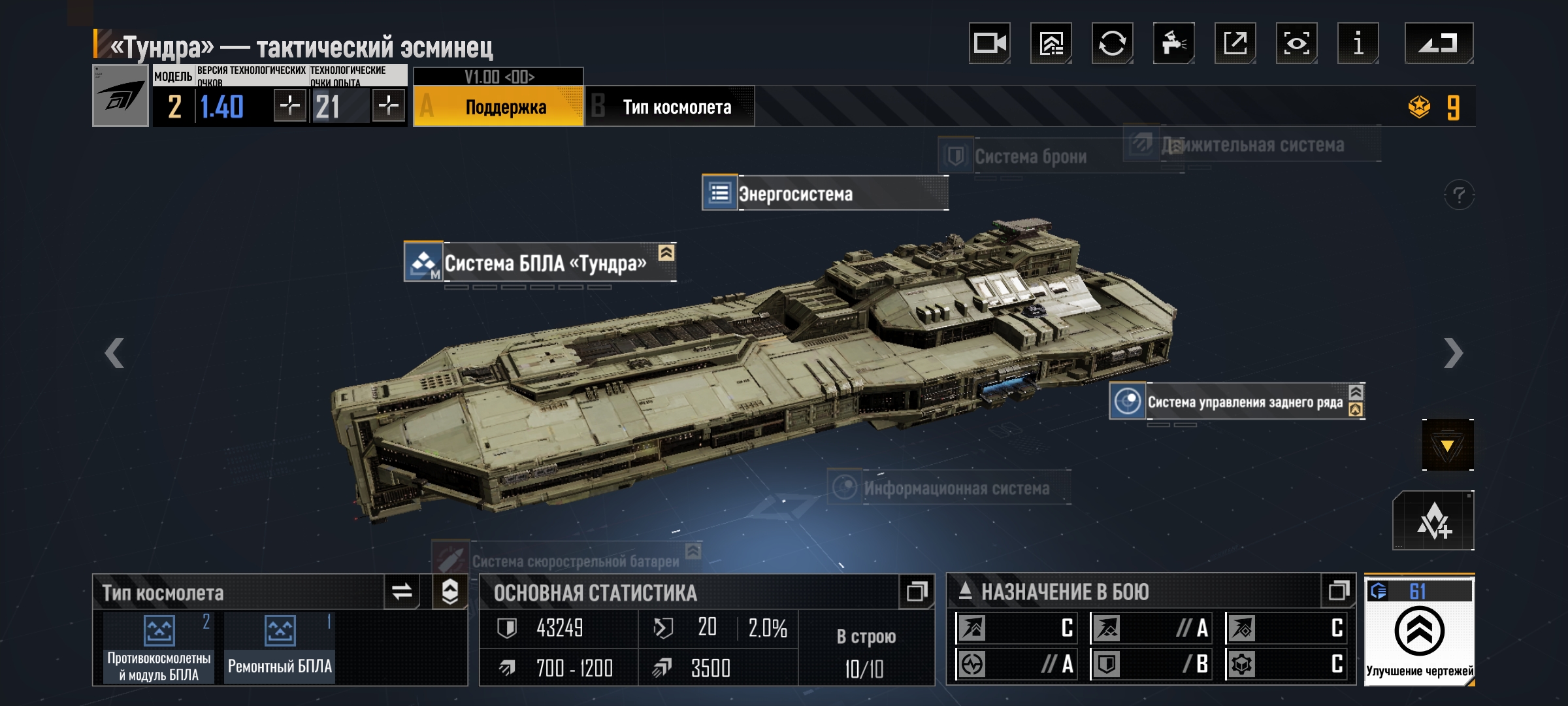Viewport: 1568px width, 706px height.
Task: Choose Противокосмолетный модуль БПЛА slot
Action: pyautogui.click(x=159, y=647)
